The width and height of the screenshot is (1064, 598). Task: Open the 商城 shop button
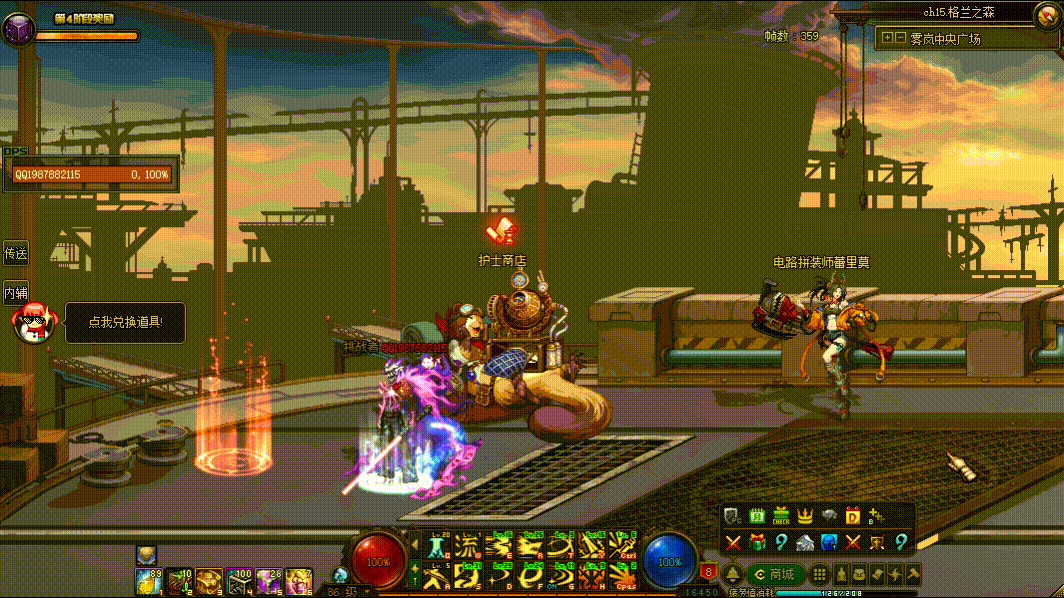click(x=775, y=574)
